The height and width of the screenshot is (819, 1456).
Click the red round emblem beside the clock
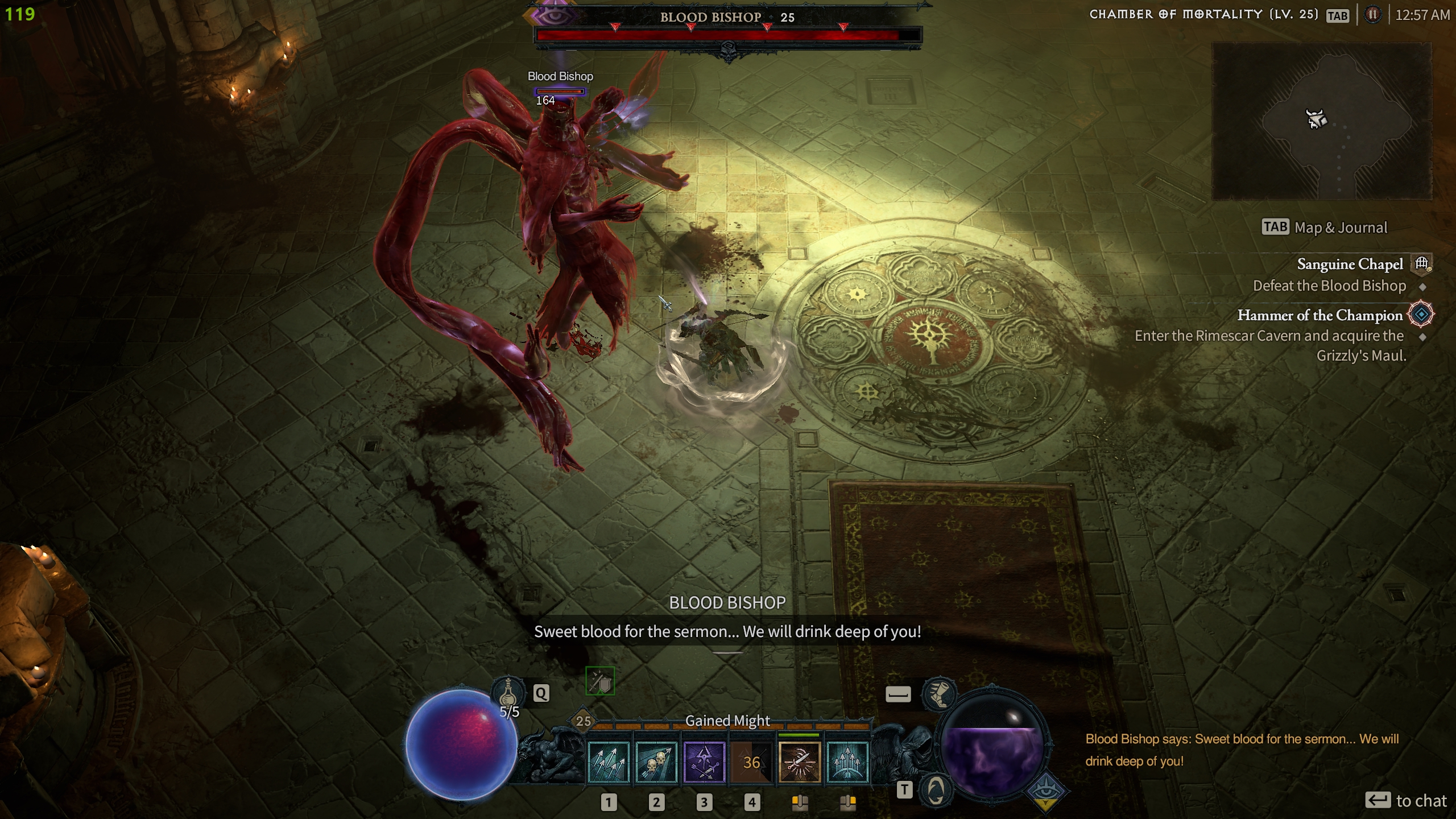(x=1372, y=15)
